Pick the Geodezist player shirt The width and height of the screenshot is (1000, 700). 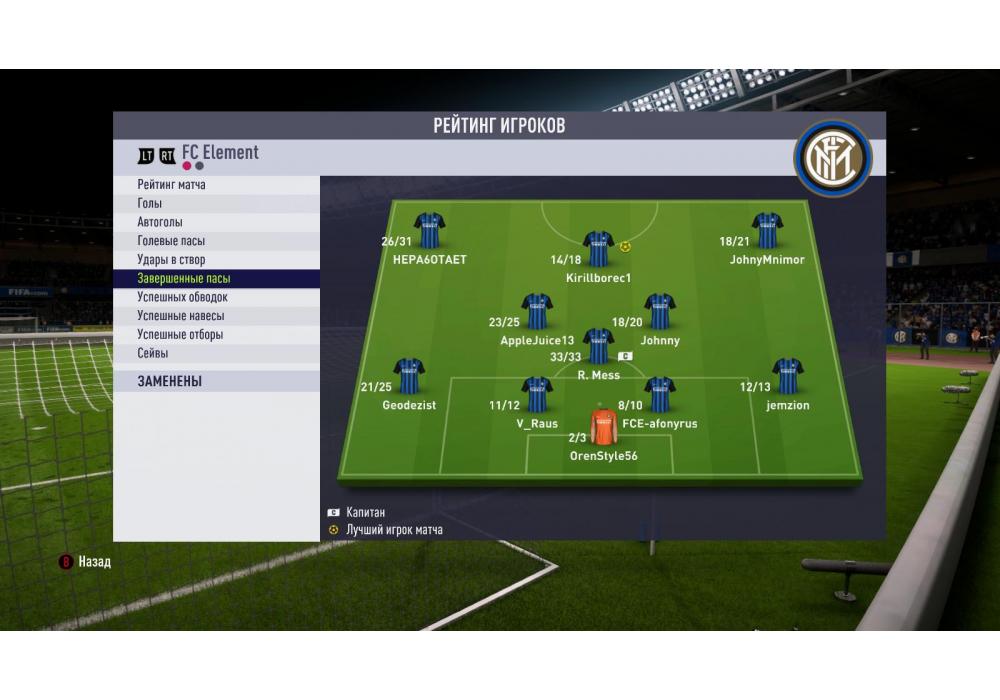pyautogui.click(x=409, y=376)
